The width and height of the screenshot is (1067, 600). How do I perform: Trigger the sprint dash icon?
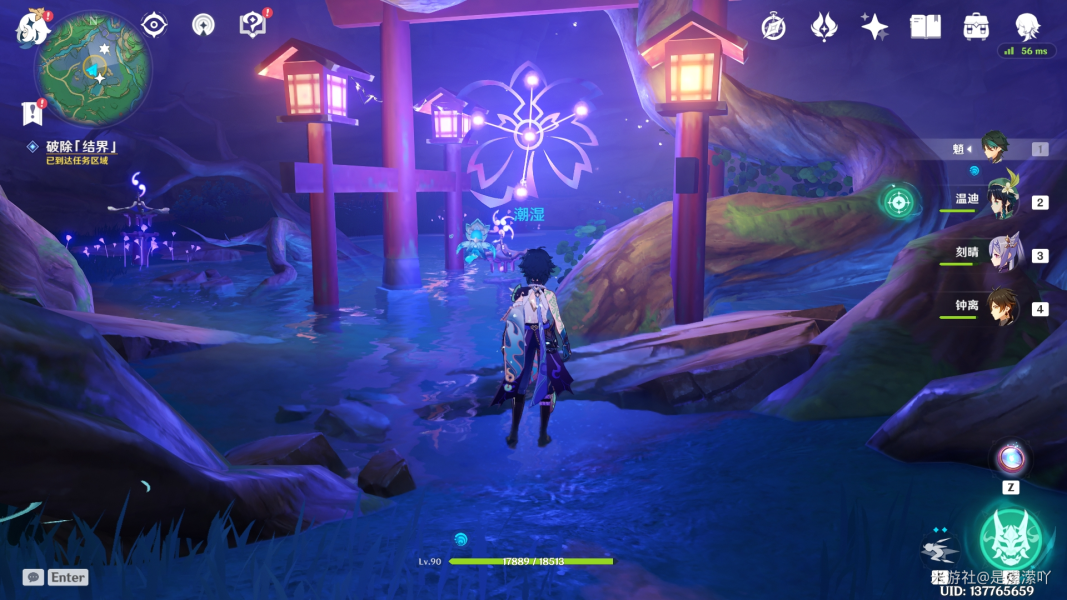click(x=940, y=548)
